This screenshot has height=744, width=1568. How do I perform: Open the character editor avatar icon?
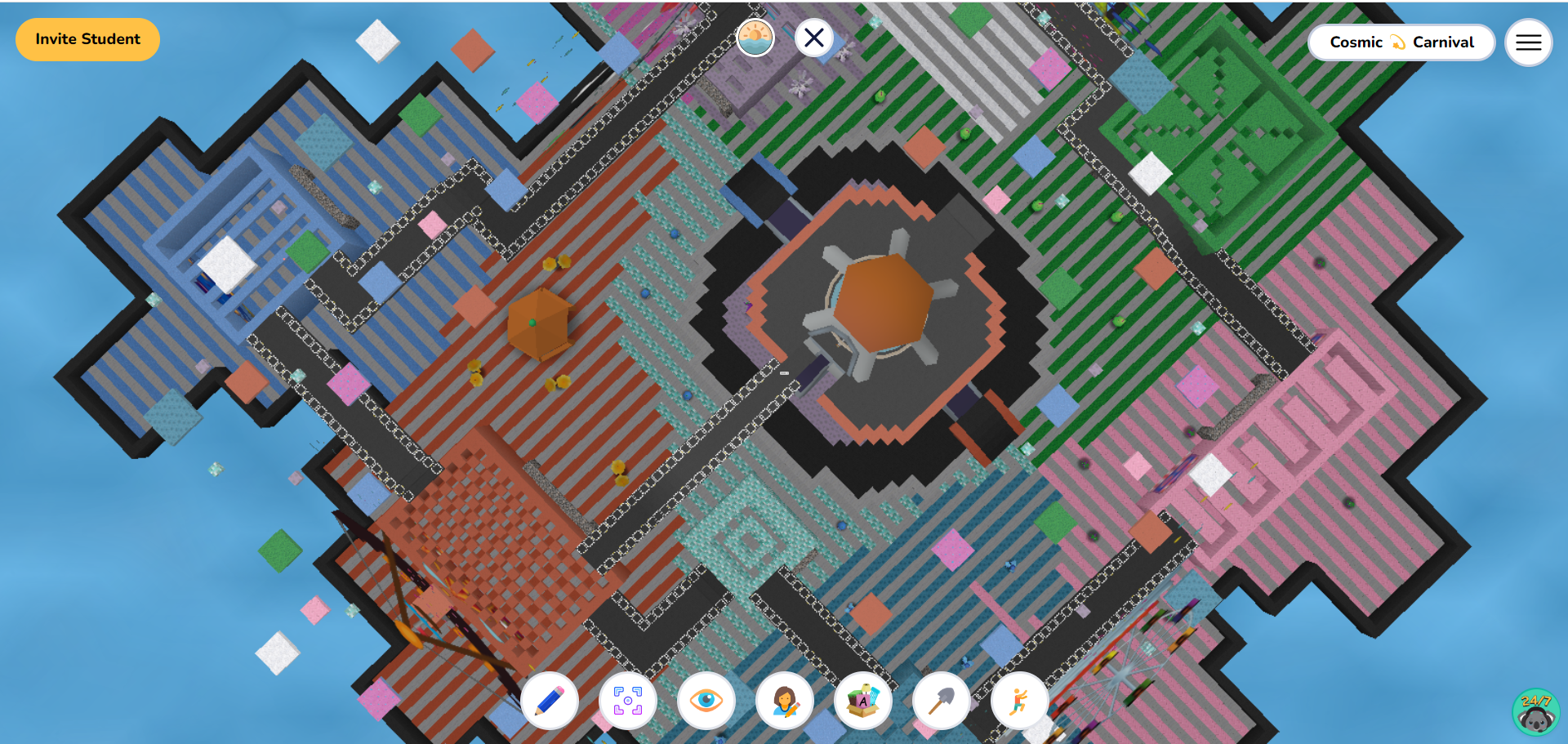[784, 701]
